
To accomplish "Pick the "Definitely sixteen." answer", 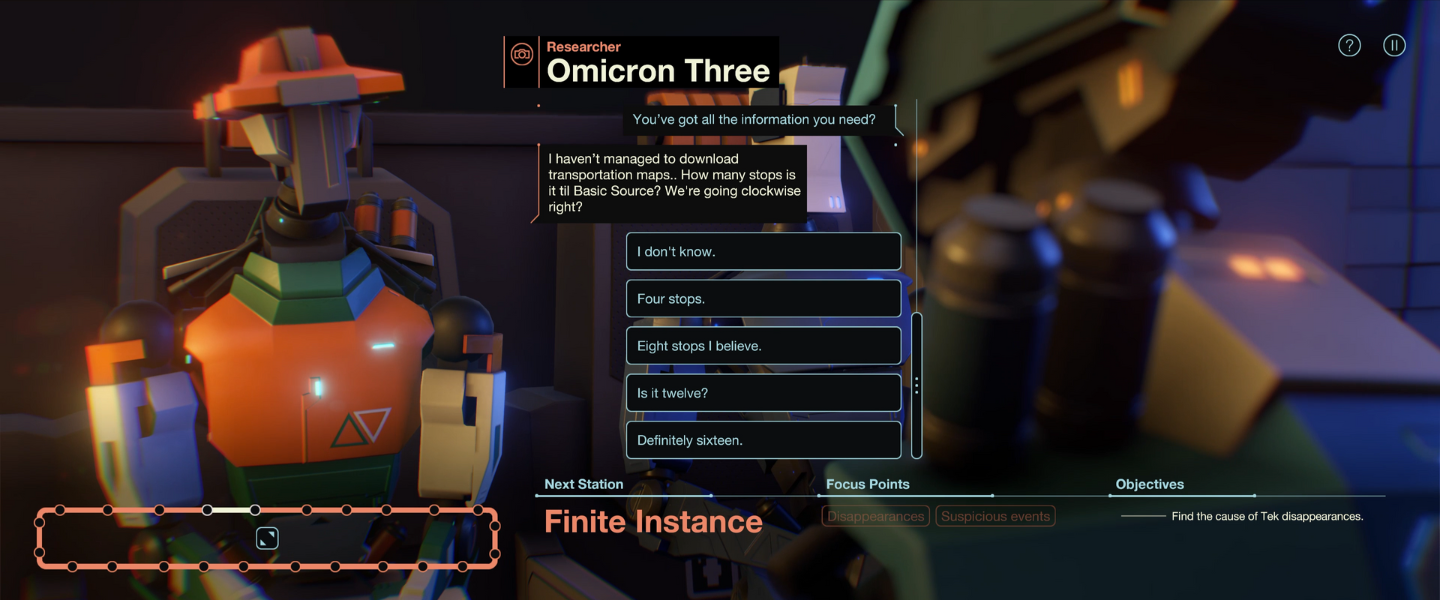I will coord(763,440).
